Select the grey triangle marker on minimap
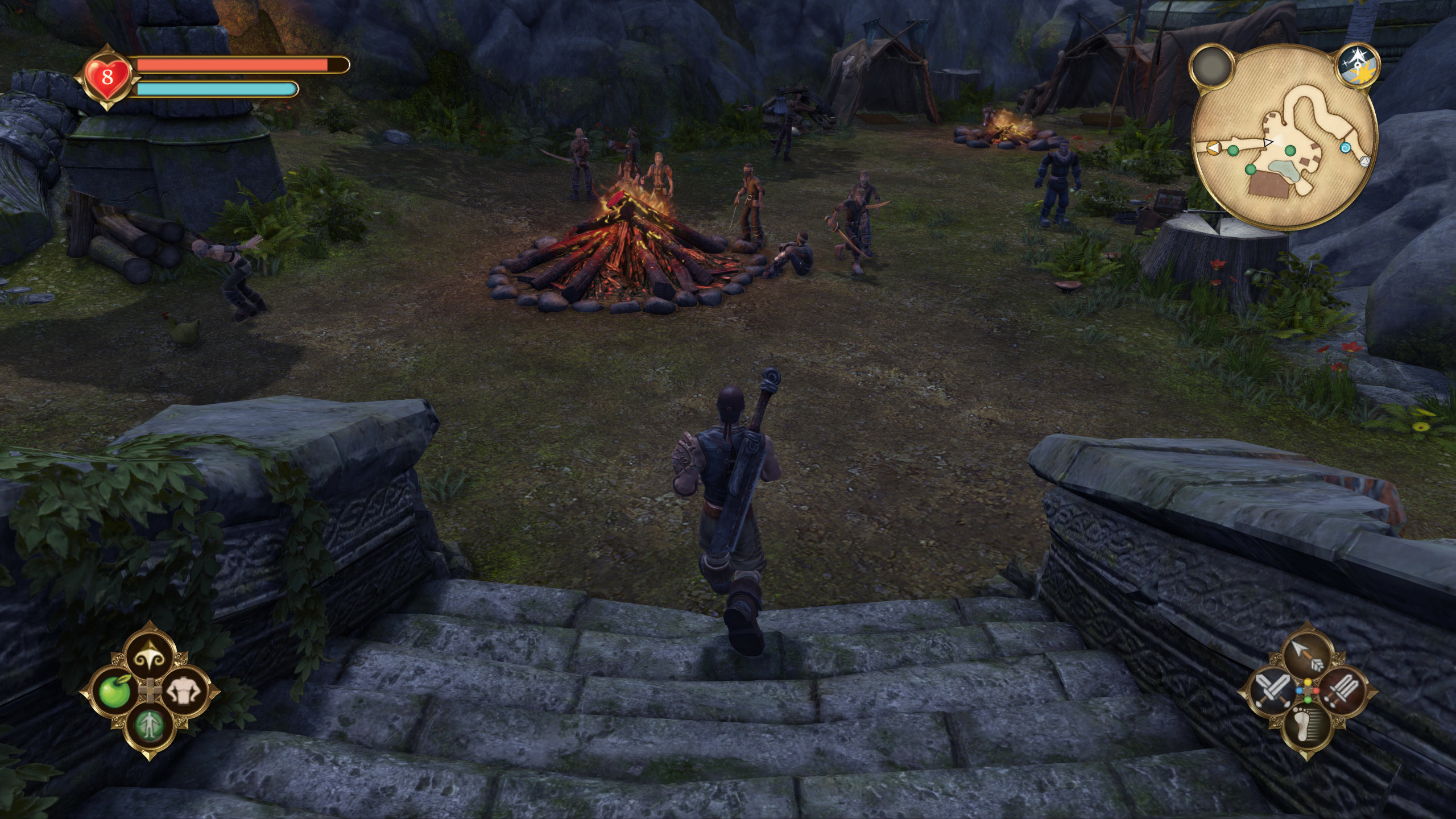Screen dimensions: 1456x819 coord(1364,161)
